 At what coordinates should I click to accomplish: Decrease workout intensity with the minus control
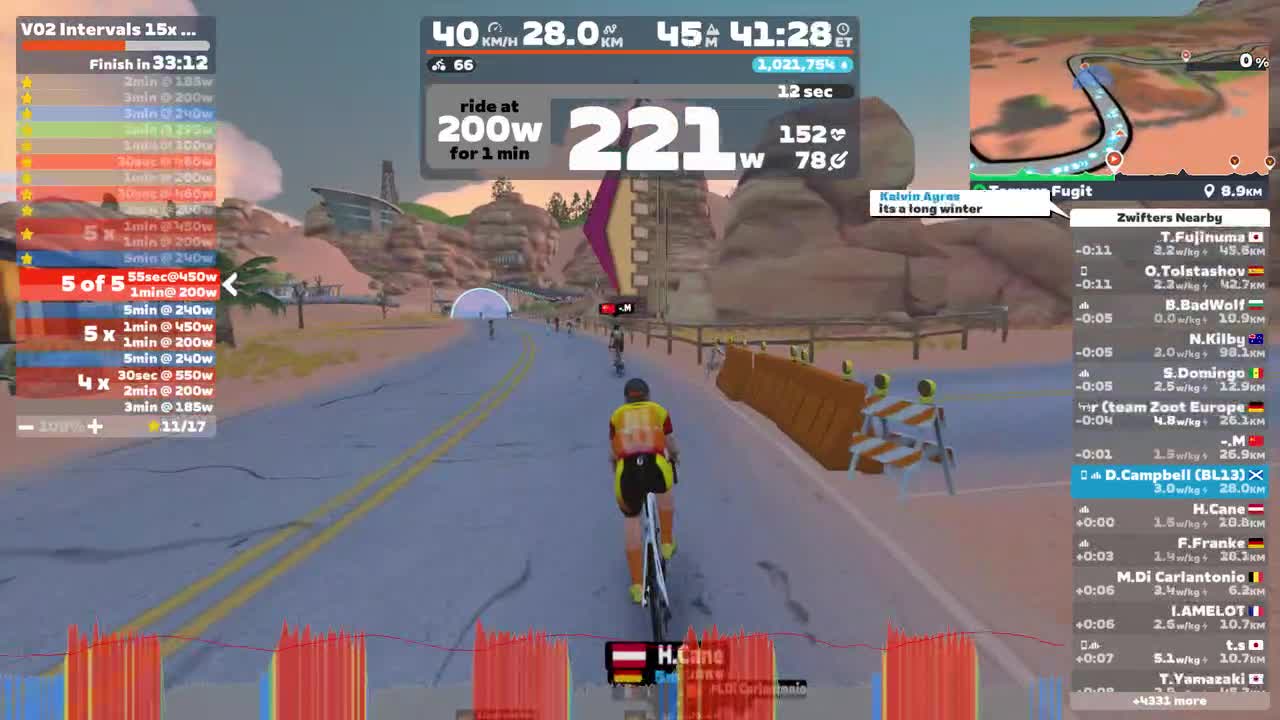point(24,427)
